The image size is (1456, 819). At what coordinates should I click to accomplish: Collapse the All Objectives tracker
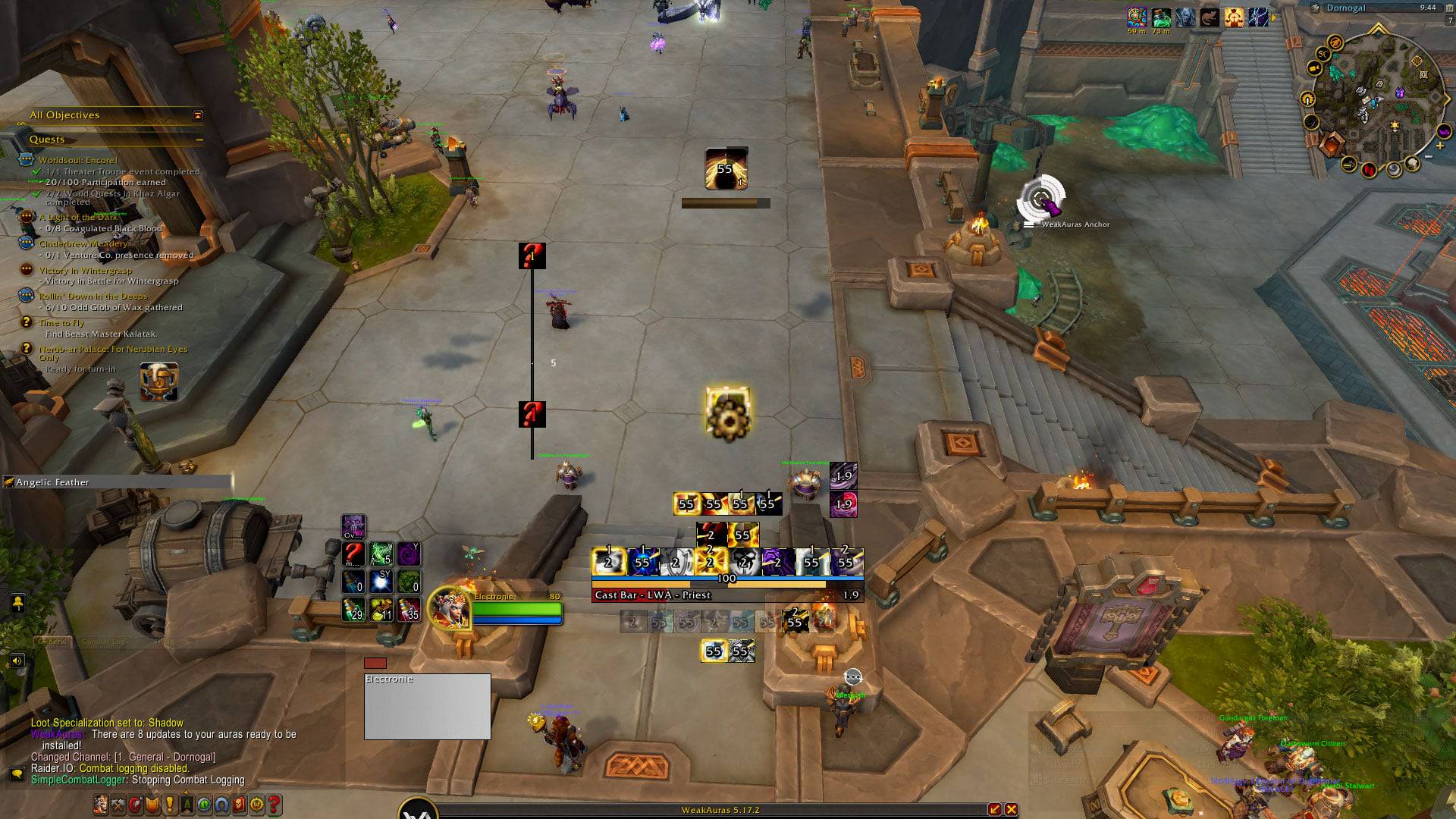click(x=198, y=115)
